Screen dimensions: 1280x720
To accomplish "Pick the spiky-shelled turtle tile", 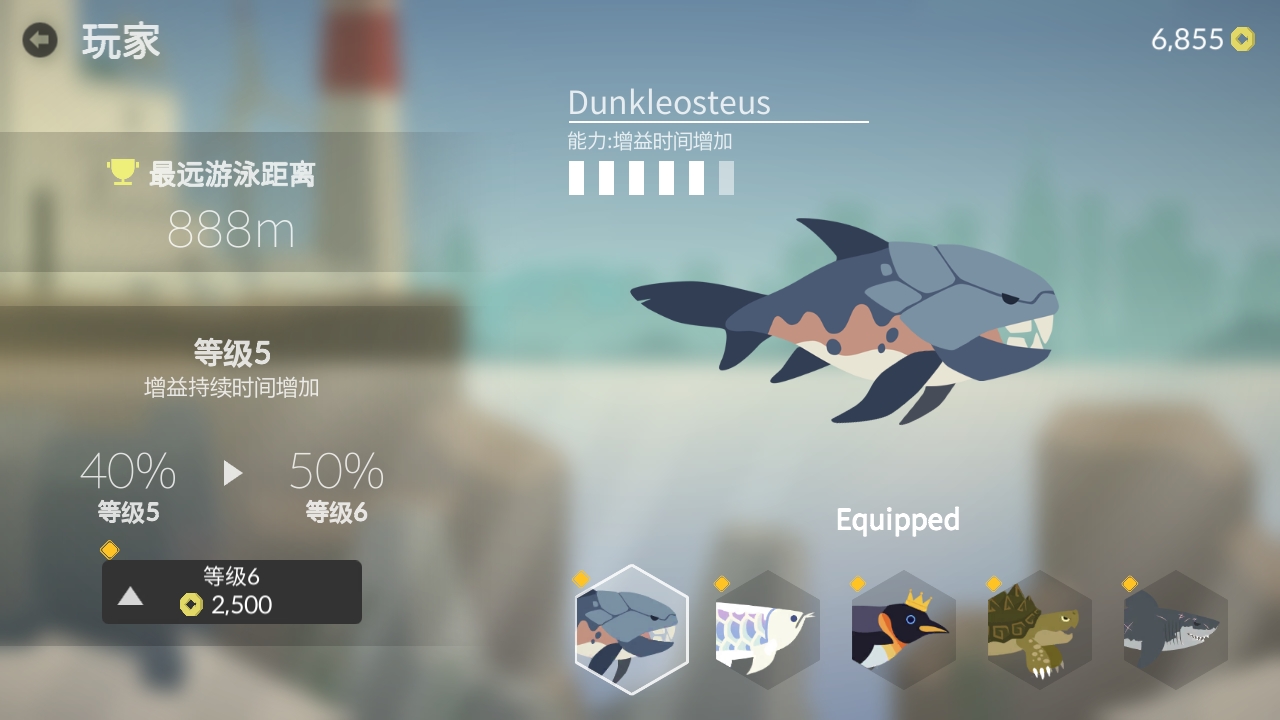I will pyautogui.click(x=1040, y=630).
